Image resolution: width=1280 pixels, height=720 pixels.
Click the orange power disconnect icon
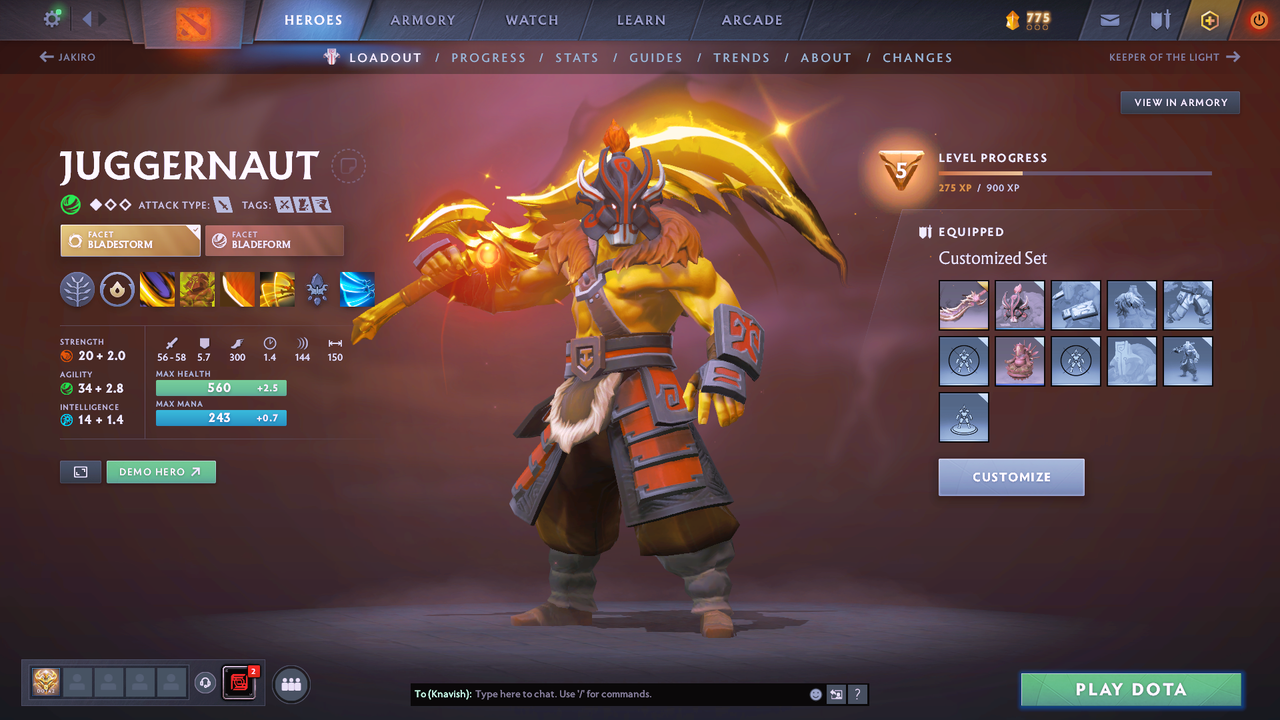tap(1258, 19)
